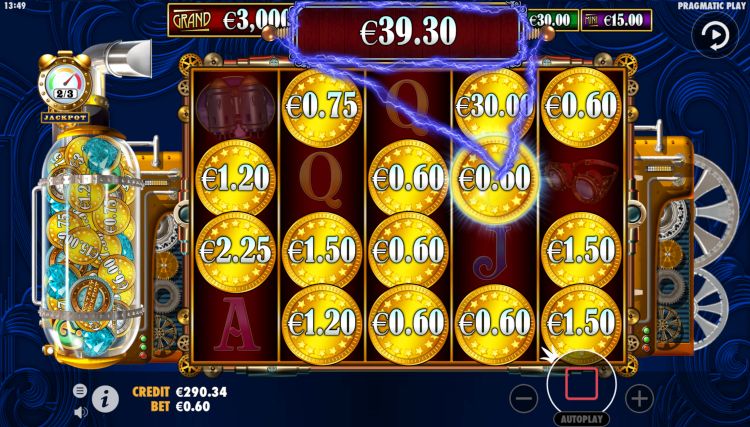The height and width of the screenshot is (427, 750).
Task: Click the replay arrow button under Pragmatic Play
Action: pyautogui.click(x=715, y=35)
